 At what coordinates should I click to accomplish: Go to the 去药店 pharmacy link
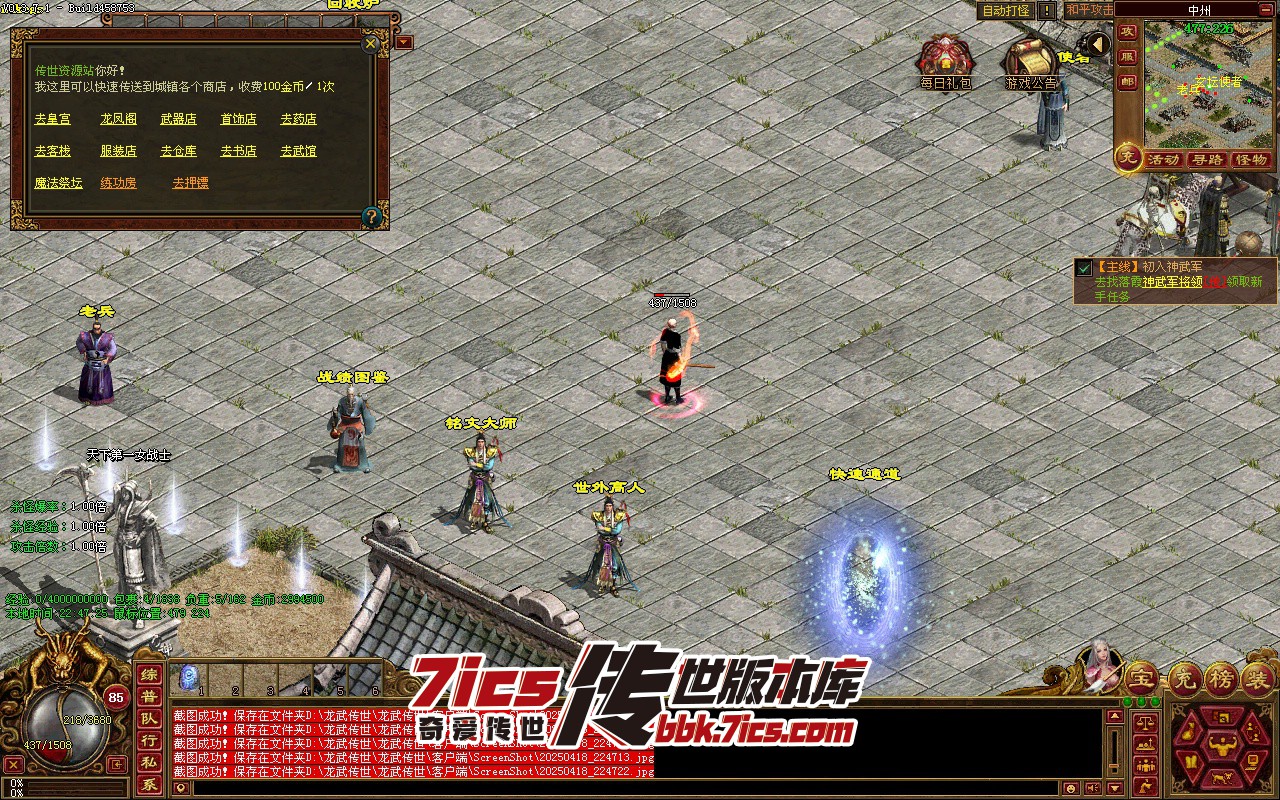click(x=298, y=119)
